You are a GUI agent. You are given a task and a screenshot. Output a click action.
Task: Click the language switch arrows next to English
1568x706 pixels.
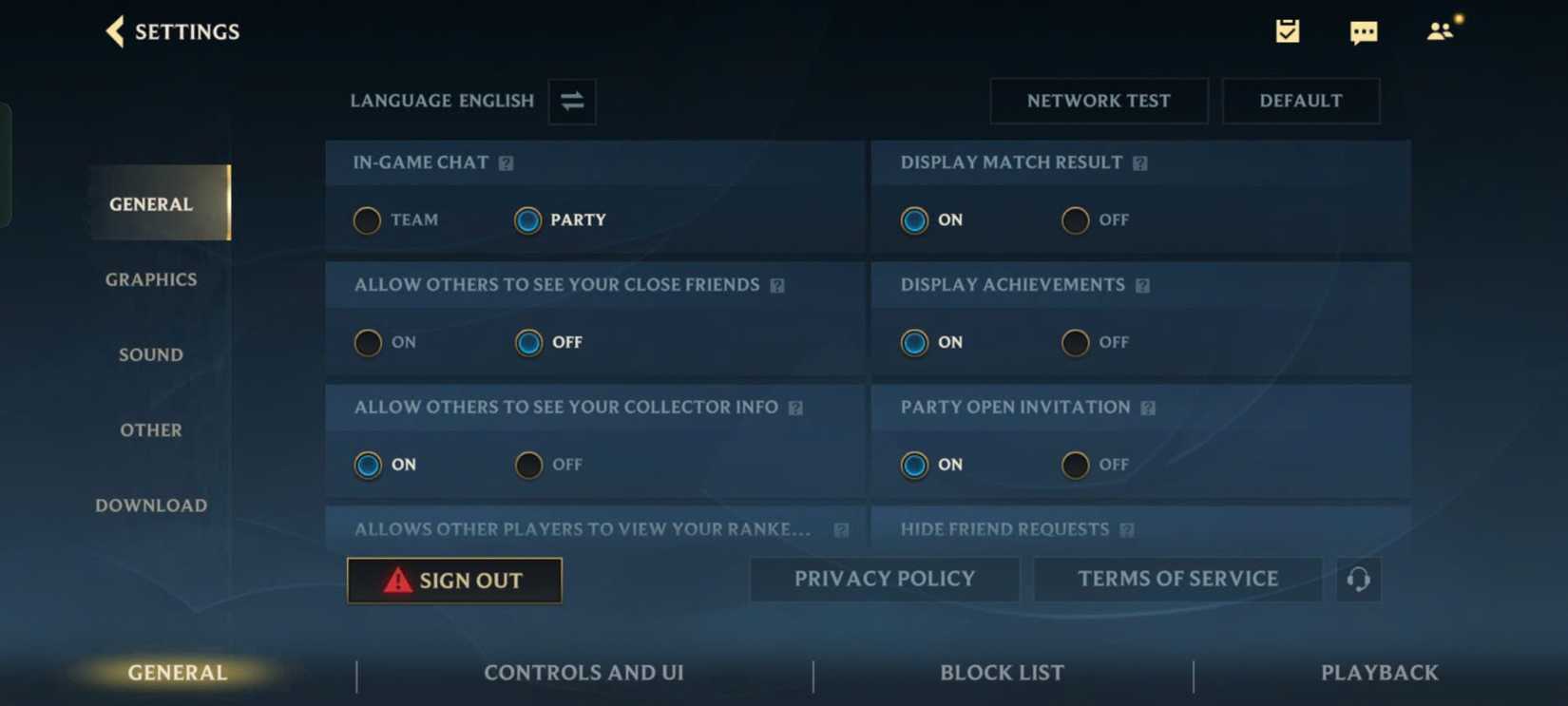pos(571,102)
